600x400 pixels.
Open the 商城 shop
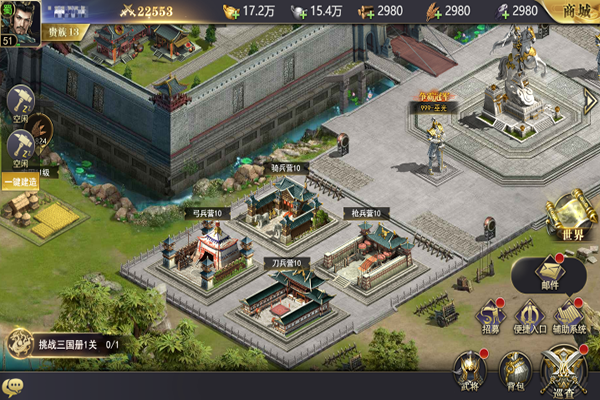(x=574, y=11)
